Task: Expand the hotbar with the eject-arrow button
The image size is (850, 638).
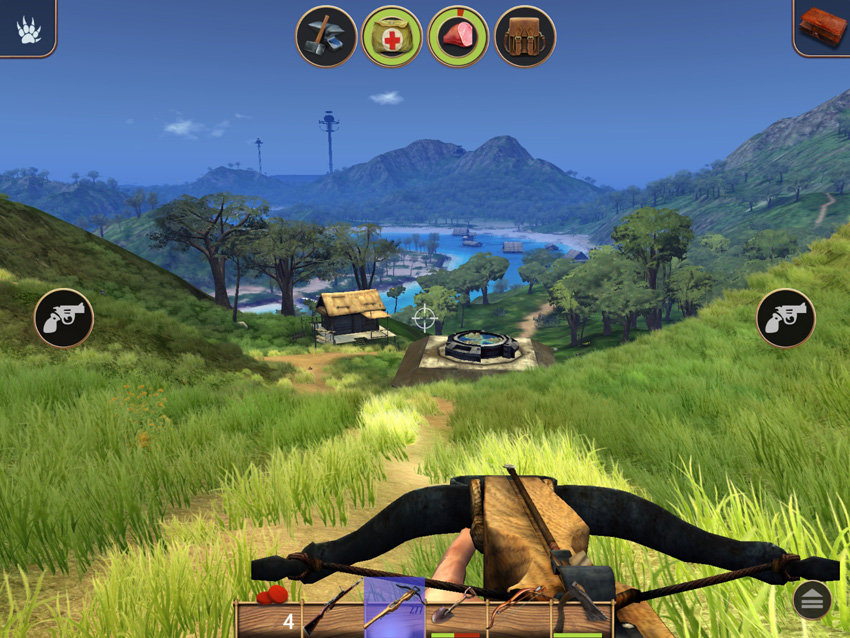Action: pyautogui.click(x=811, y=600)
